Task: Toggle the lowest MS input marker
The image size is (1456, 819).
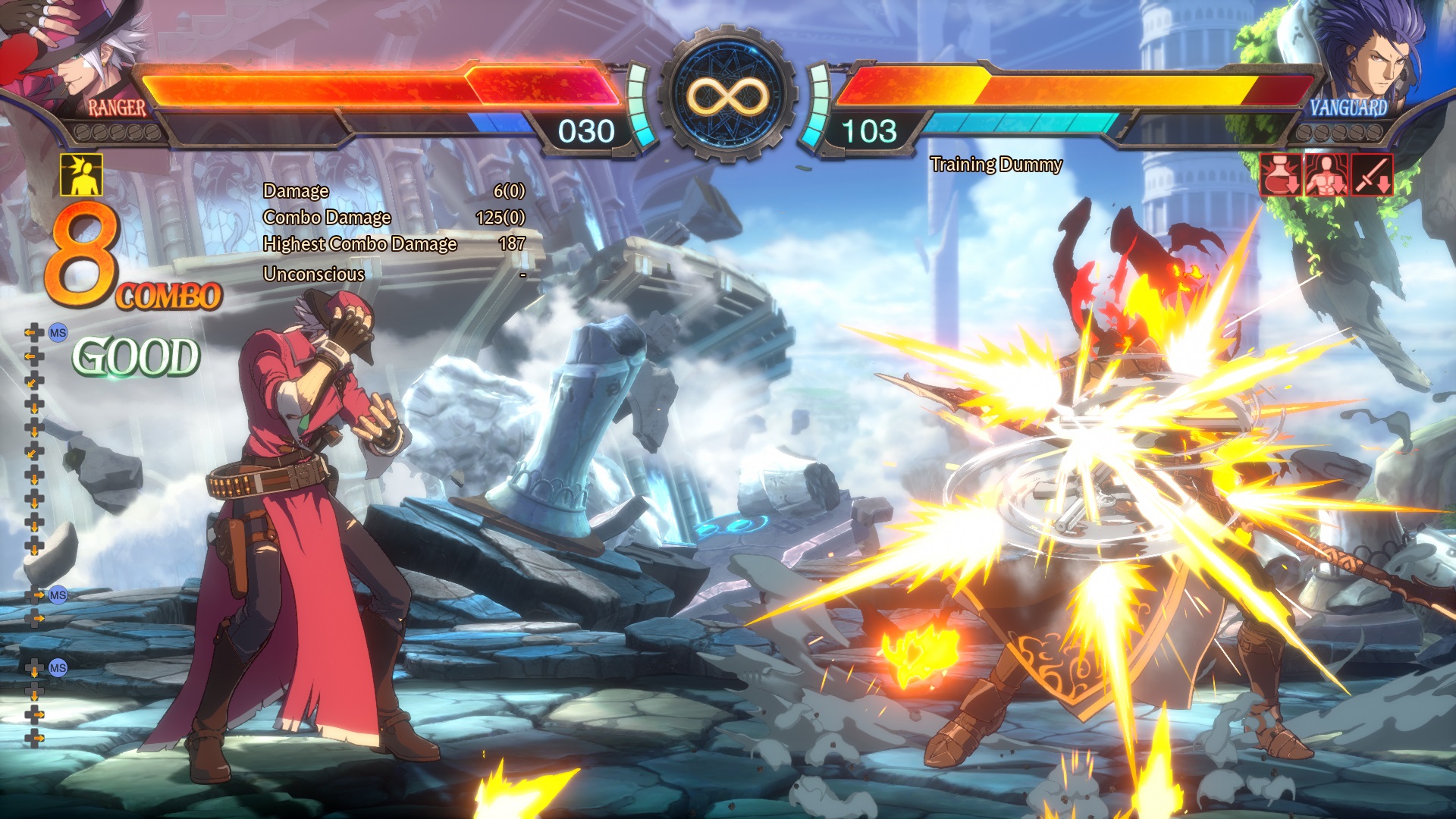Action: click(56, 669)
